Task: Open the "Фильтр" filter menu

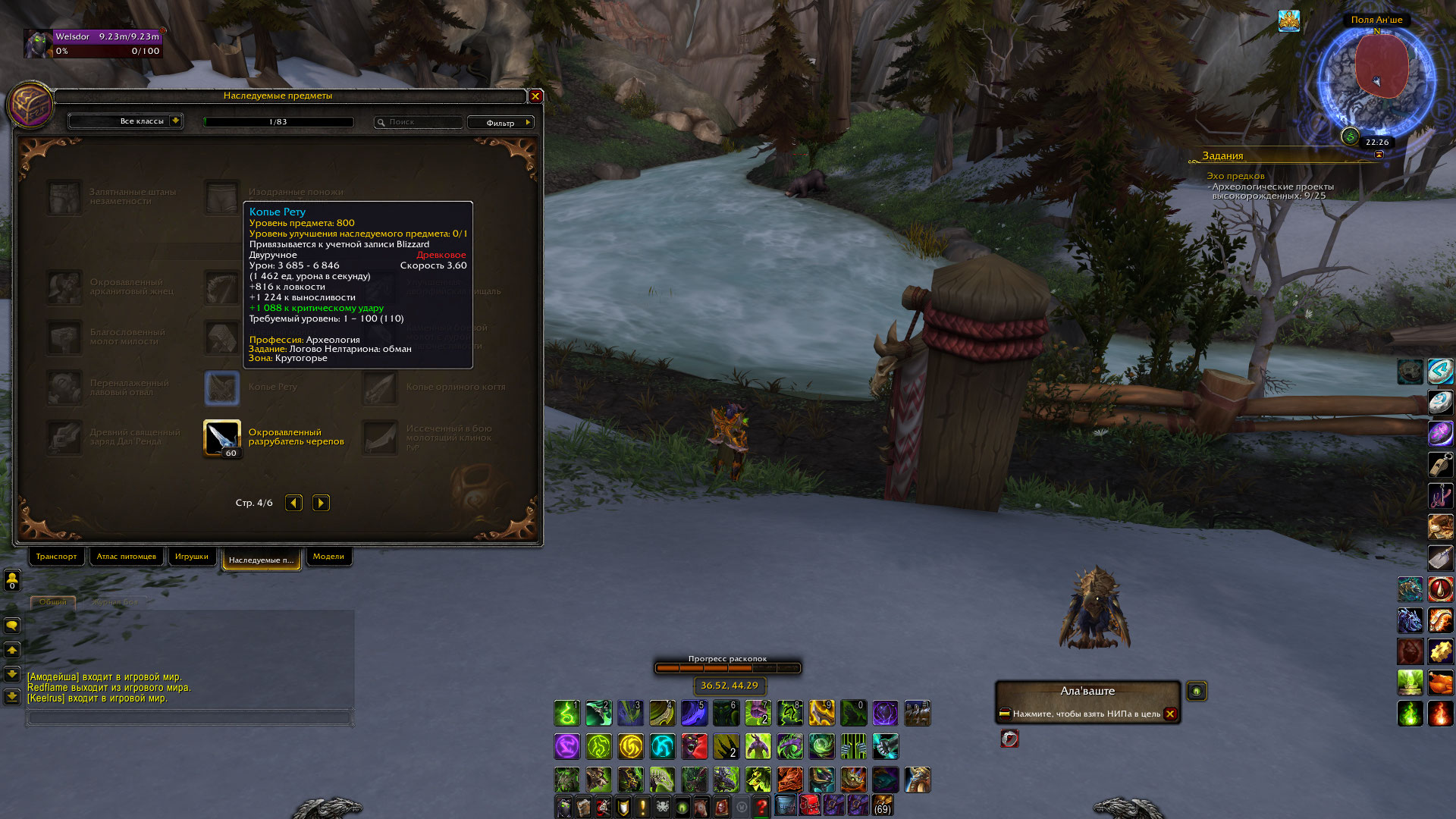Action: (500, 123)
